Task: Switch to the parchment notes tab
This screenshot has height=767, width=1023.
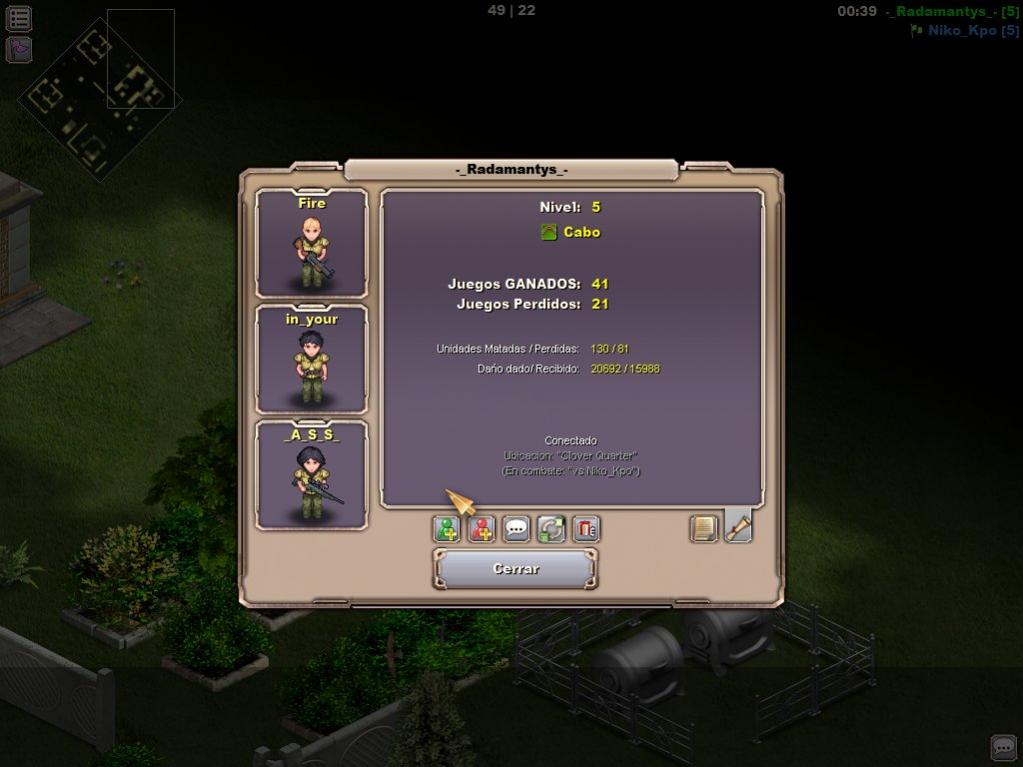Action: point(704,528)
